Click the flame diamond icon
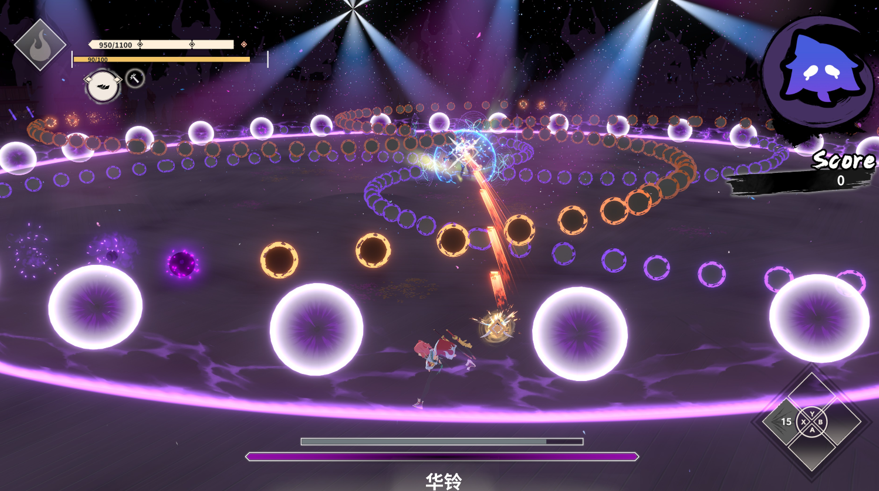Viewport: 879px width, 491px height. point(40,44)
